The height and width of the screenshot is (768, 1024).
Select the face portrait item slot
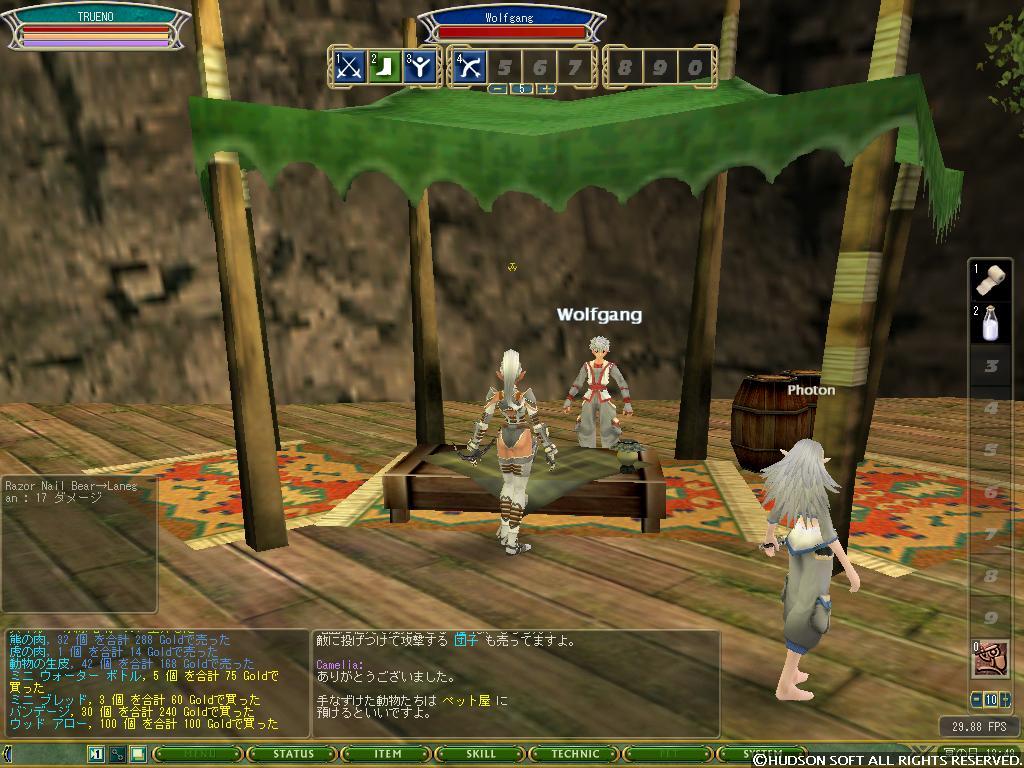[990, 658]
